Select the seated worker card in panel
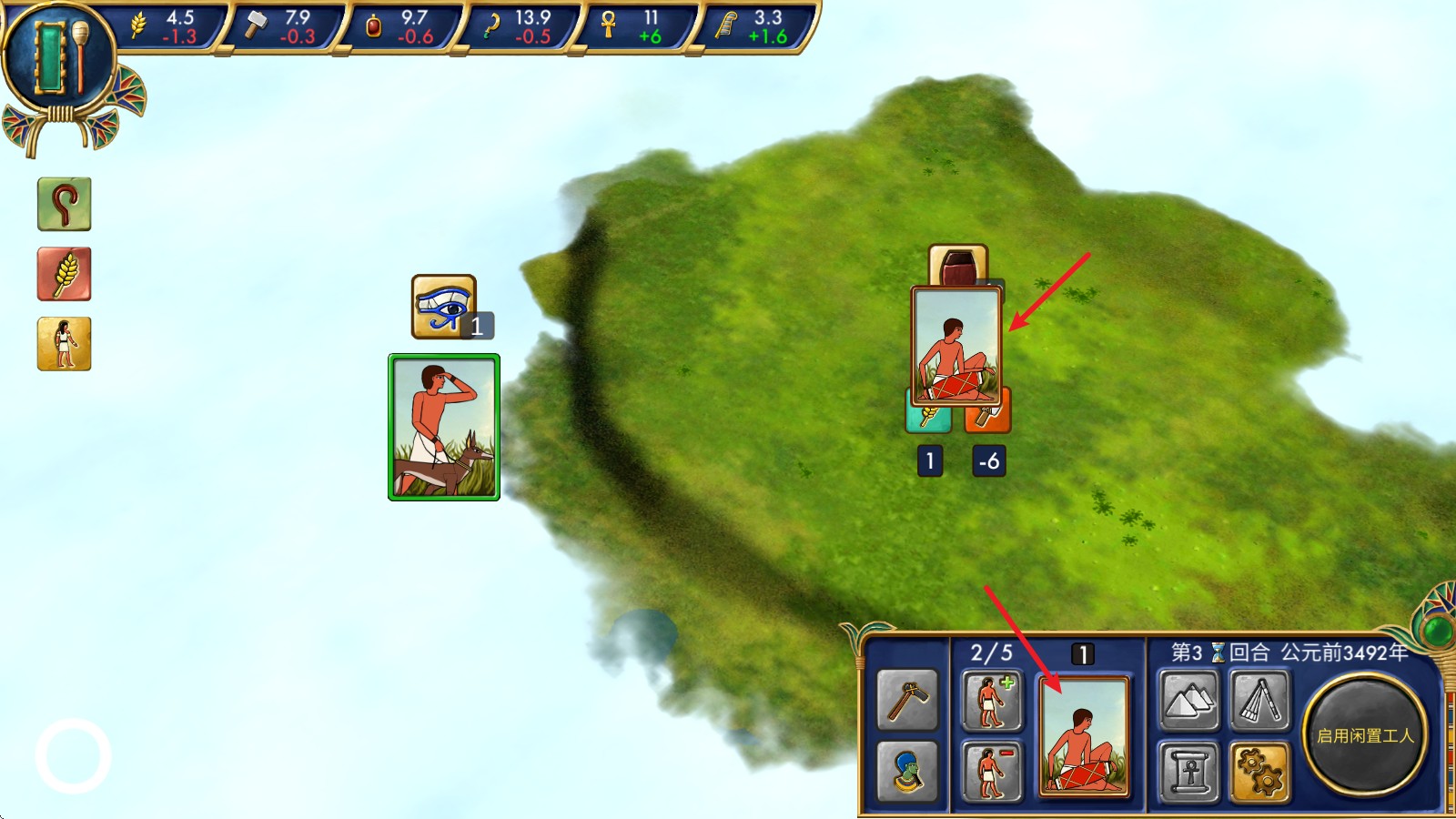The image size is (1456, 819). pos(1083,736)
